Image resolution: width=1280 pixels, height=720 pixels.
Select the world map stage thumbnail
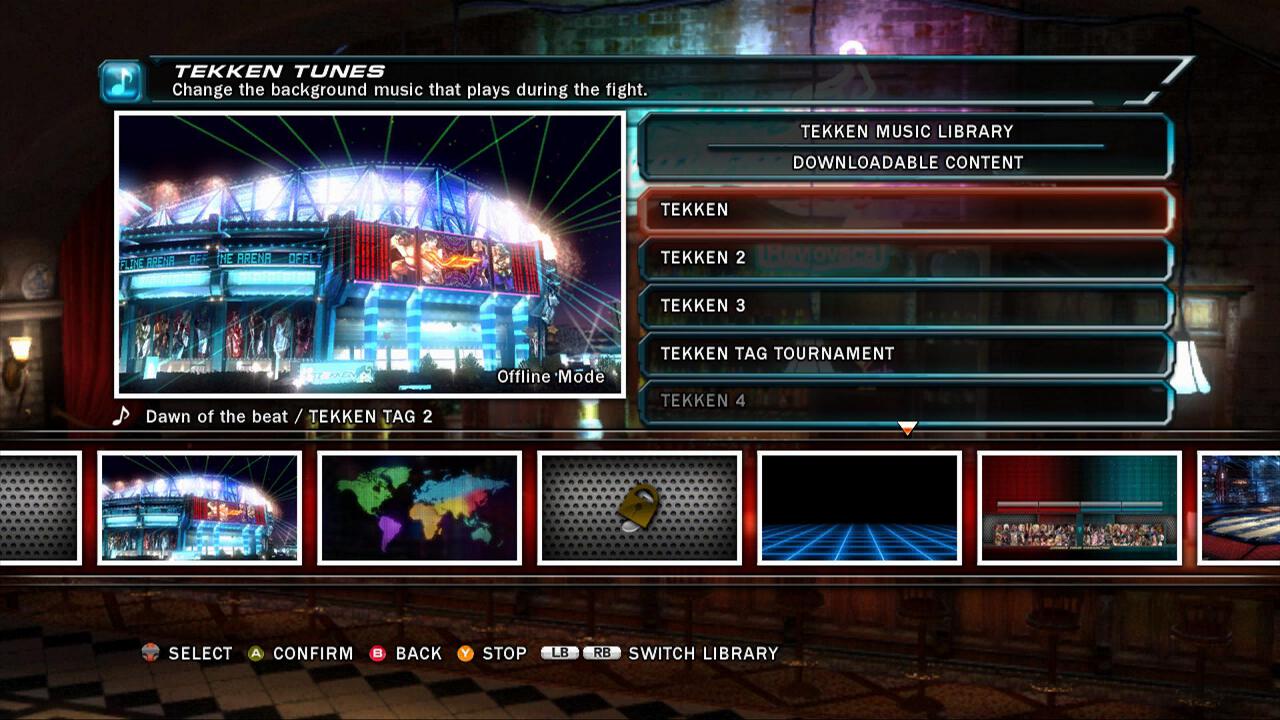pos(418,510)
